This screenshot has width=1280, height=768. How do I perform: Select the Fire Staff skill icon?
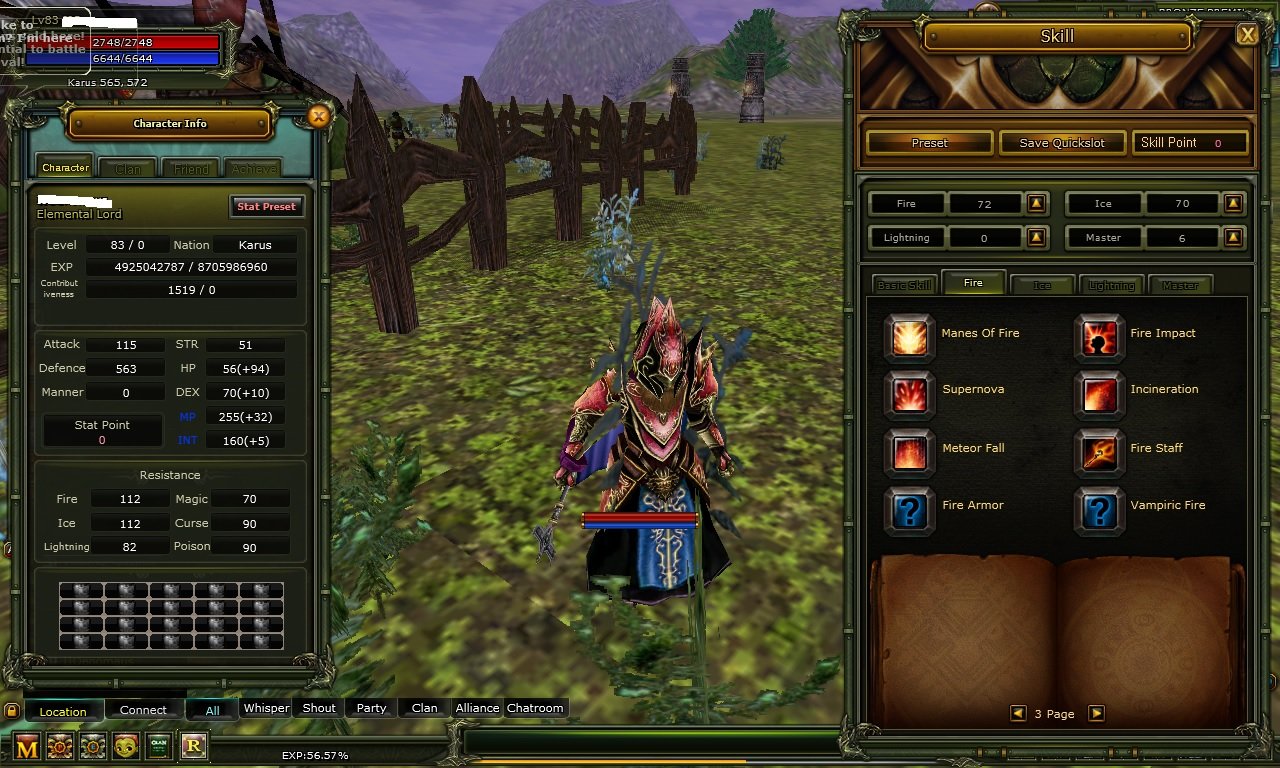[x=1098, y=451]
